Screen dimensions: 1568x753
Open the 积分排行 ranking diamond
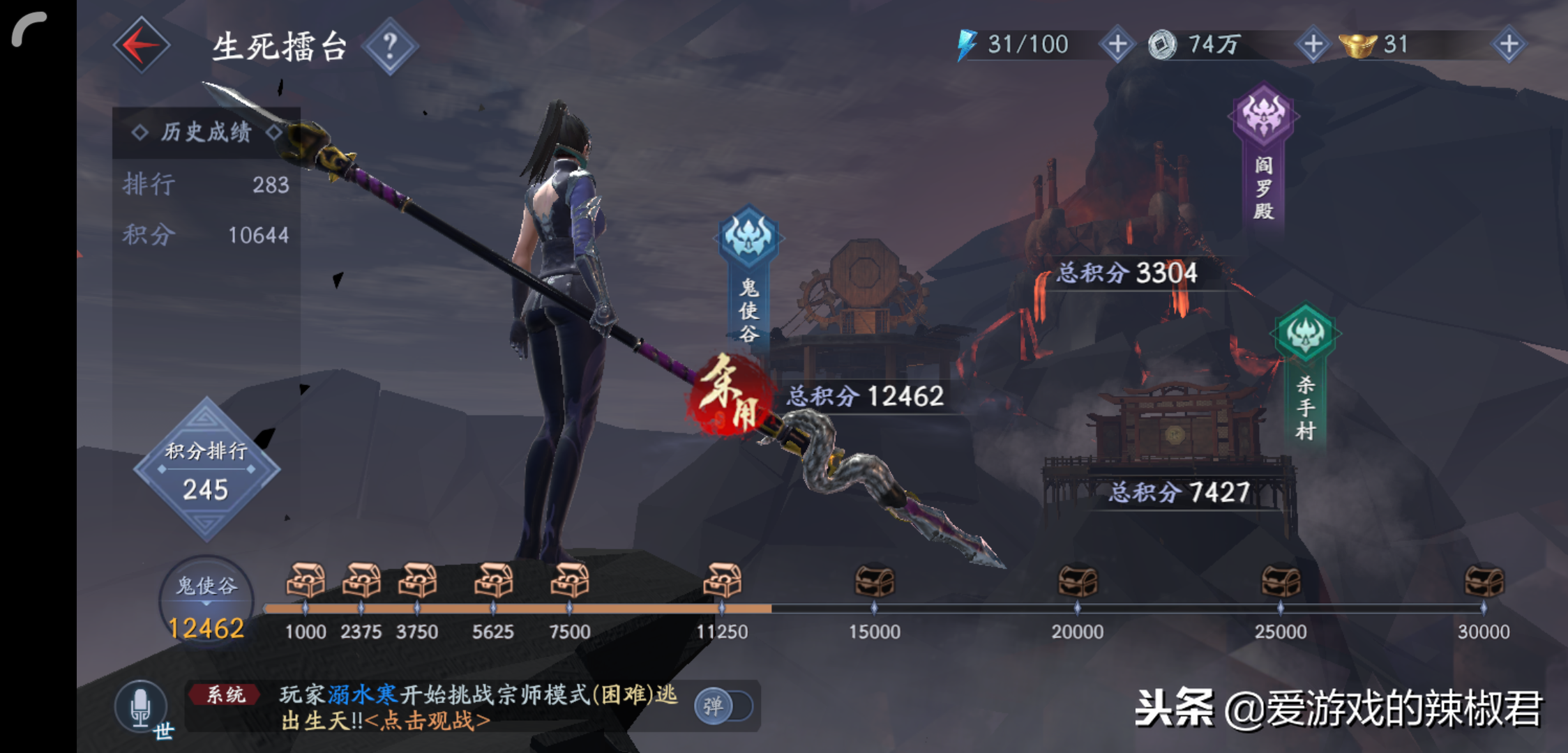pos(206,471)
